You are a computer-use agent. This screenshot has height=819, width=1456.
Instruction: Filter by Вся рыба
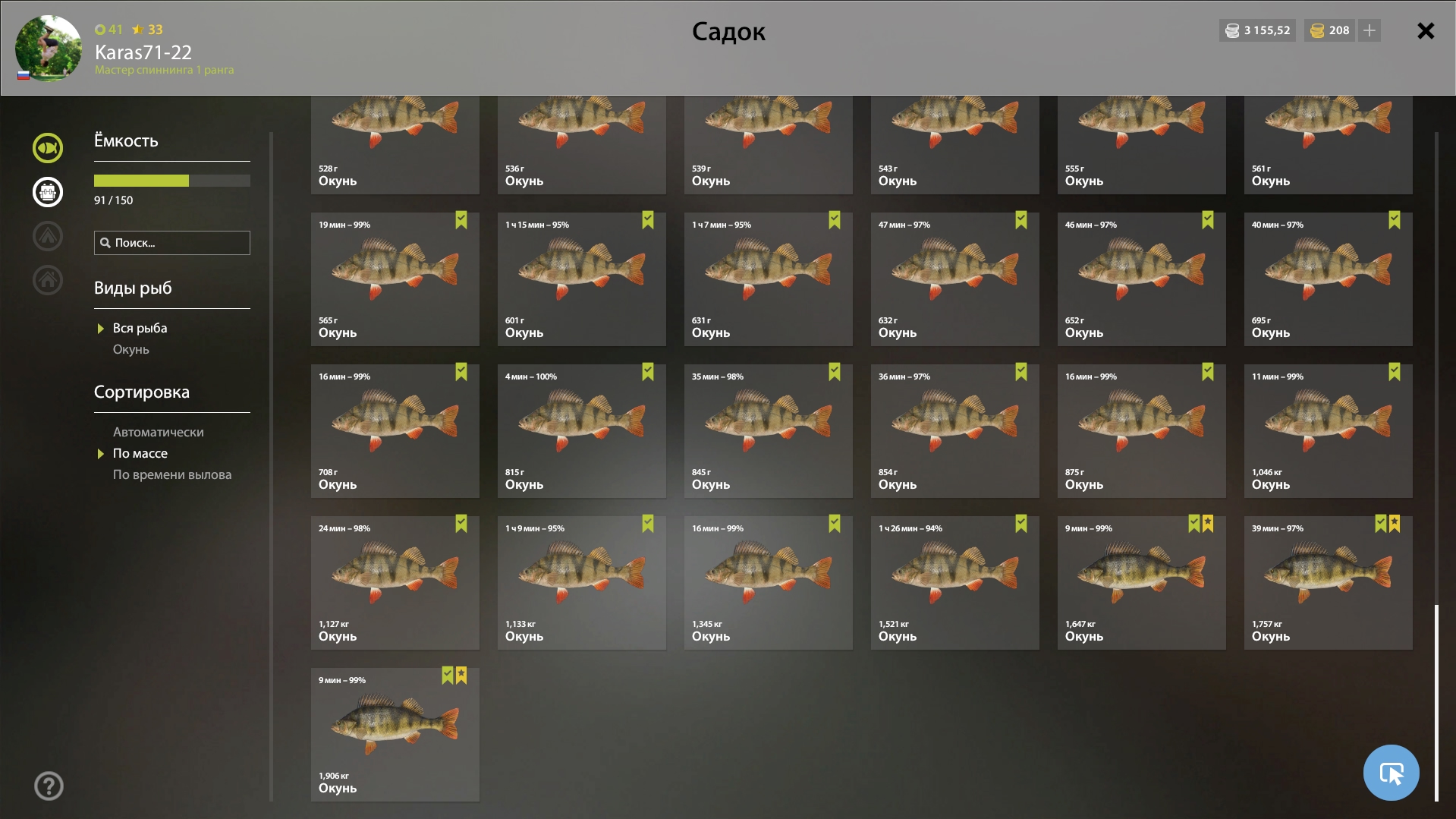(140, 328)
